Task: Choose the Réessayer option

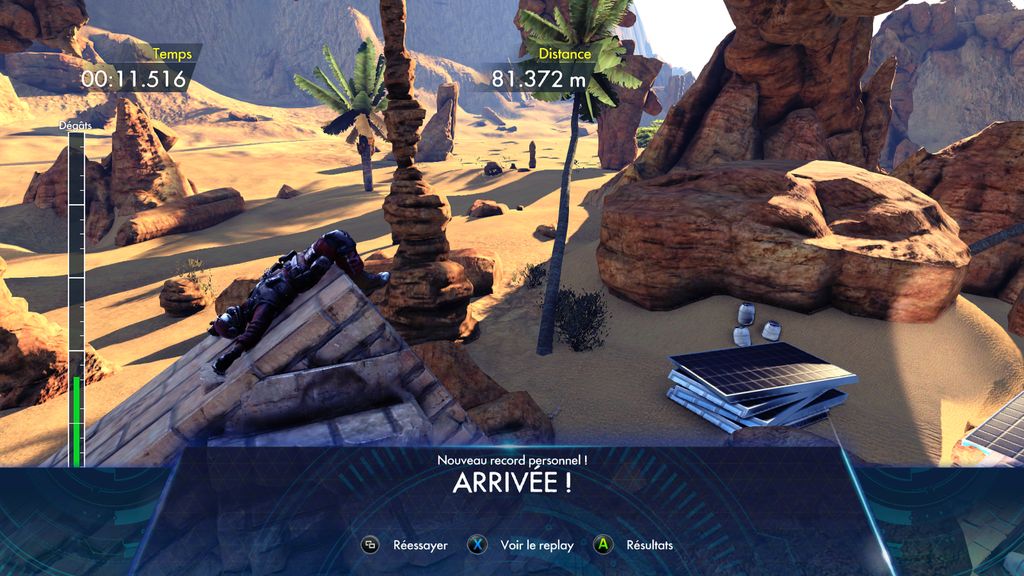Action: 407,545
